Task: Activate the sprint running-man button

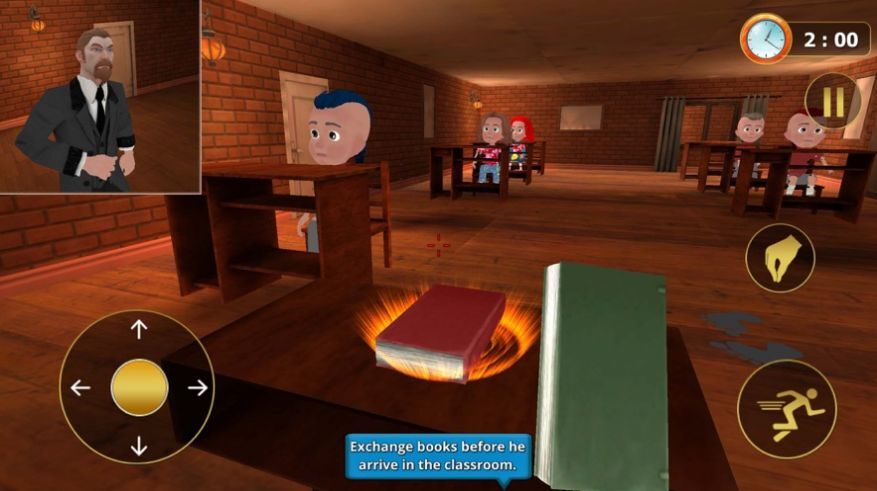Action: (x=786, y=408)
